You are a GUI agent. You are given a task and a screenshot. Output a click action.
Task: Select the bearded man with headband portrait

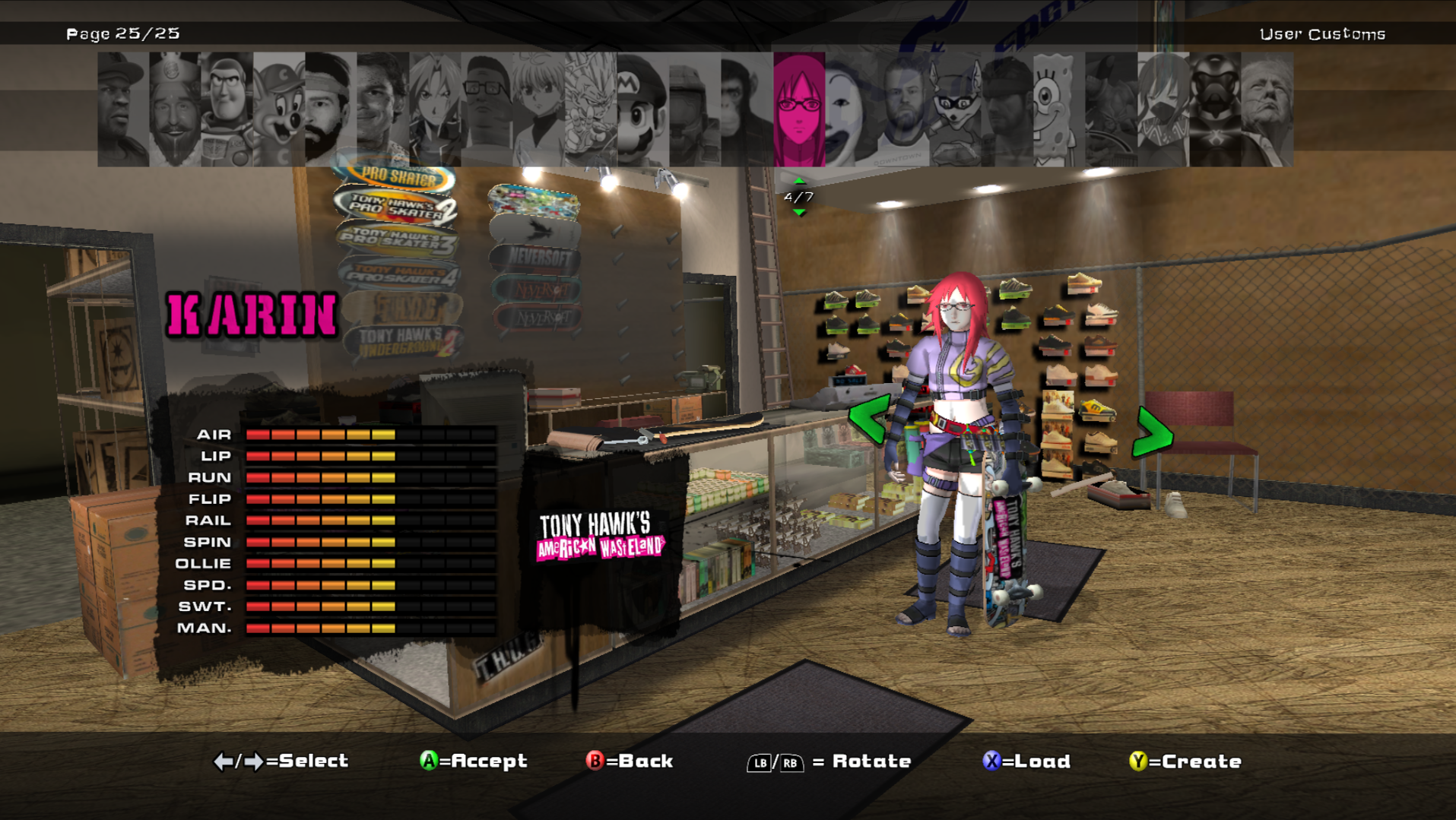coord(331,109)
